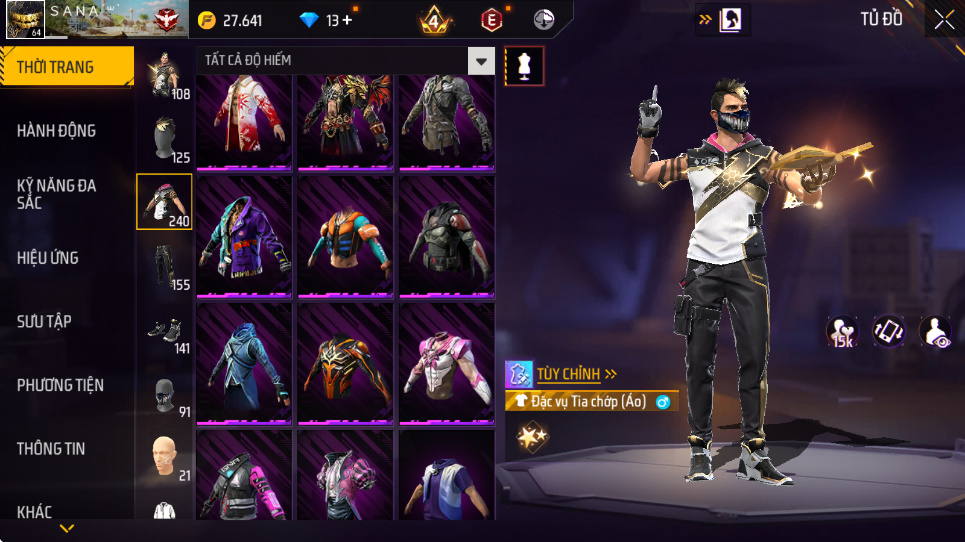Choose the red and white jacket item
Viewport: 965px width, 542px height.
[244, 118]
